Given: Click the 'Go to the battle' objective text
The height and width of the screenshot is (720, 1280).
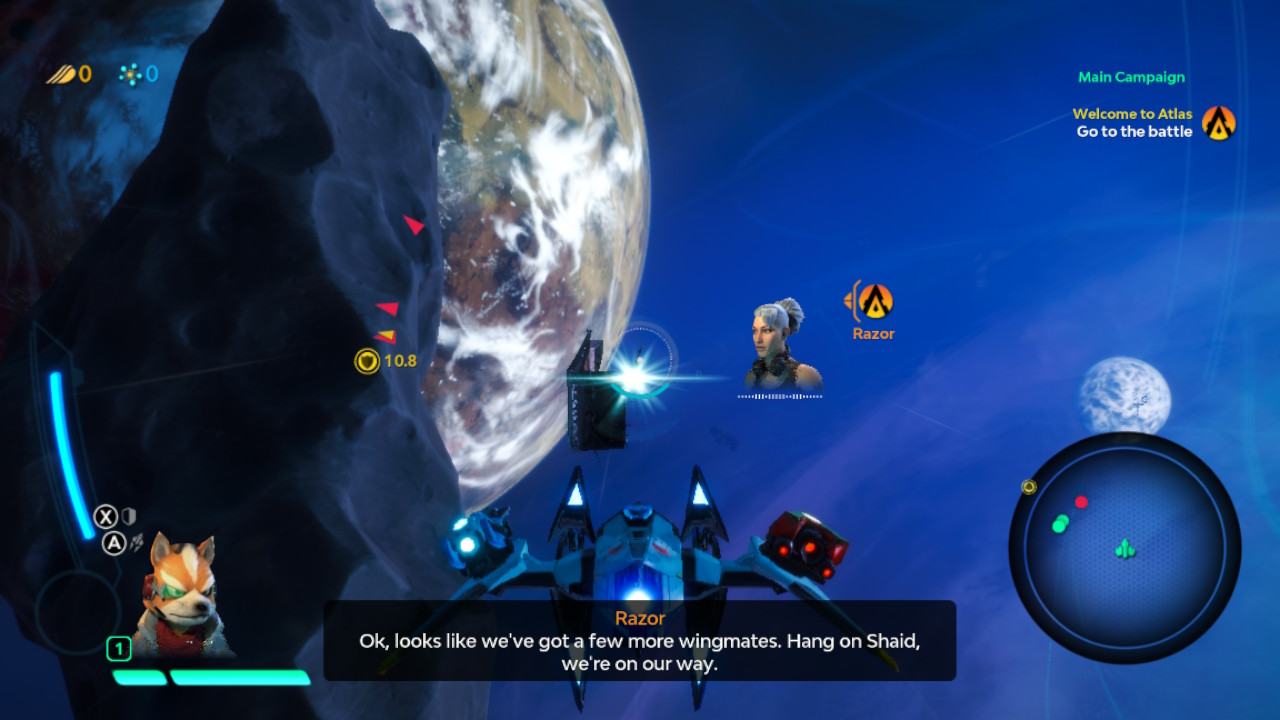Looking at the screenshot, I should point(1134,131).
